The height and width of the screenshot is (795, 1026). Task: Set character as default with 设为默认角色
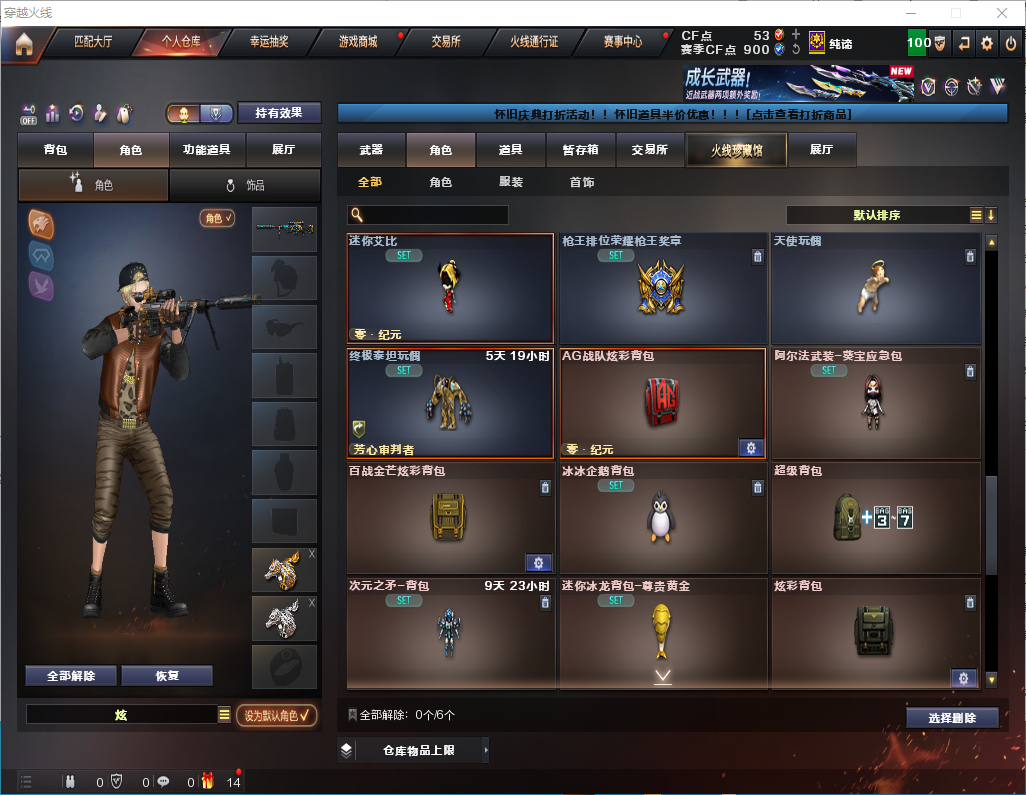tap(276, 715)
